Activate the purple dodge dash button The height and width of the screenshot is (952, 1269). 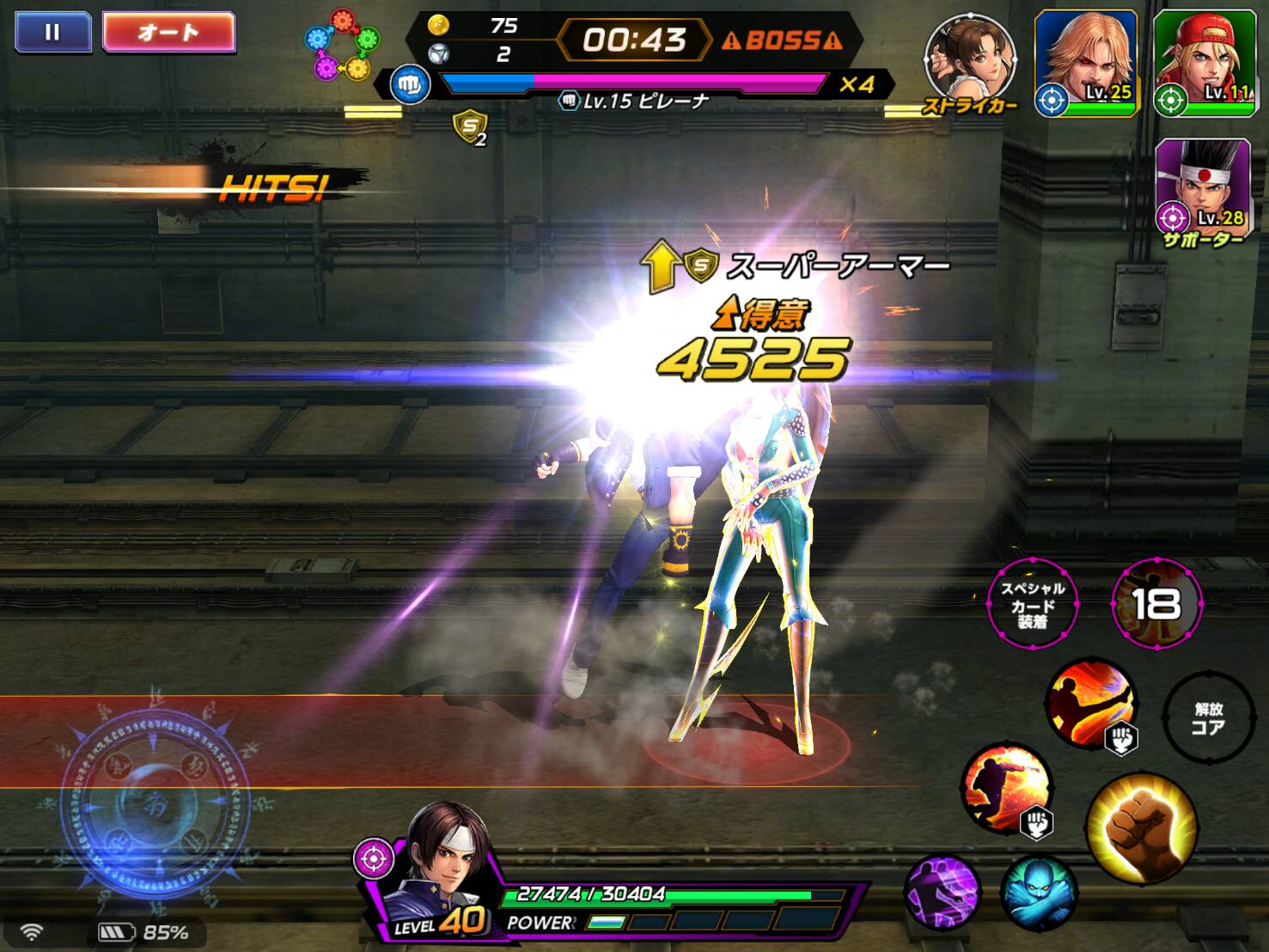tap(943, 892)
